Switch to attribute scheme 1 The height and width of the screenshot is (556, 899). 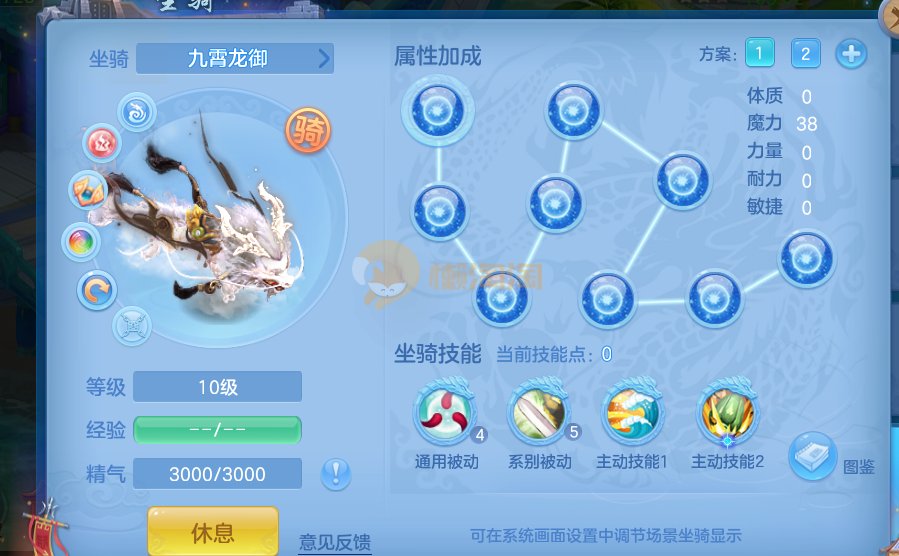759,53
